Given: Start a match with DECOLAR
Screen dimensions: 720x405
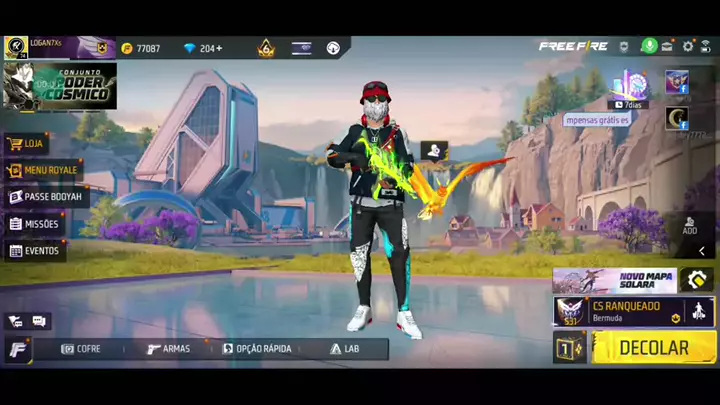Looking at the screenshot, I should pos(654,347).
